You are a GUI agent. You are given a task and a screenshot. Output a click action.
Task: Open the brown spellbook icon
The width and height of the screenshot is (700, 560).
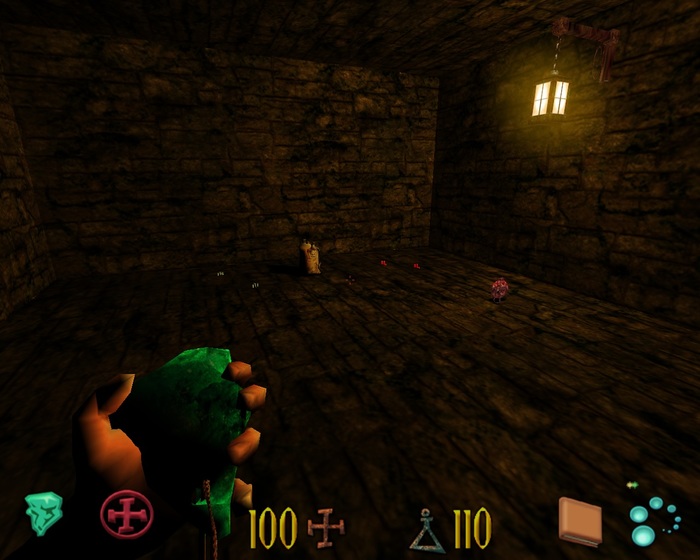point(580,521)
